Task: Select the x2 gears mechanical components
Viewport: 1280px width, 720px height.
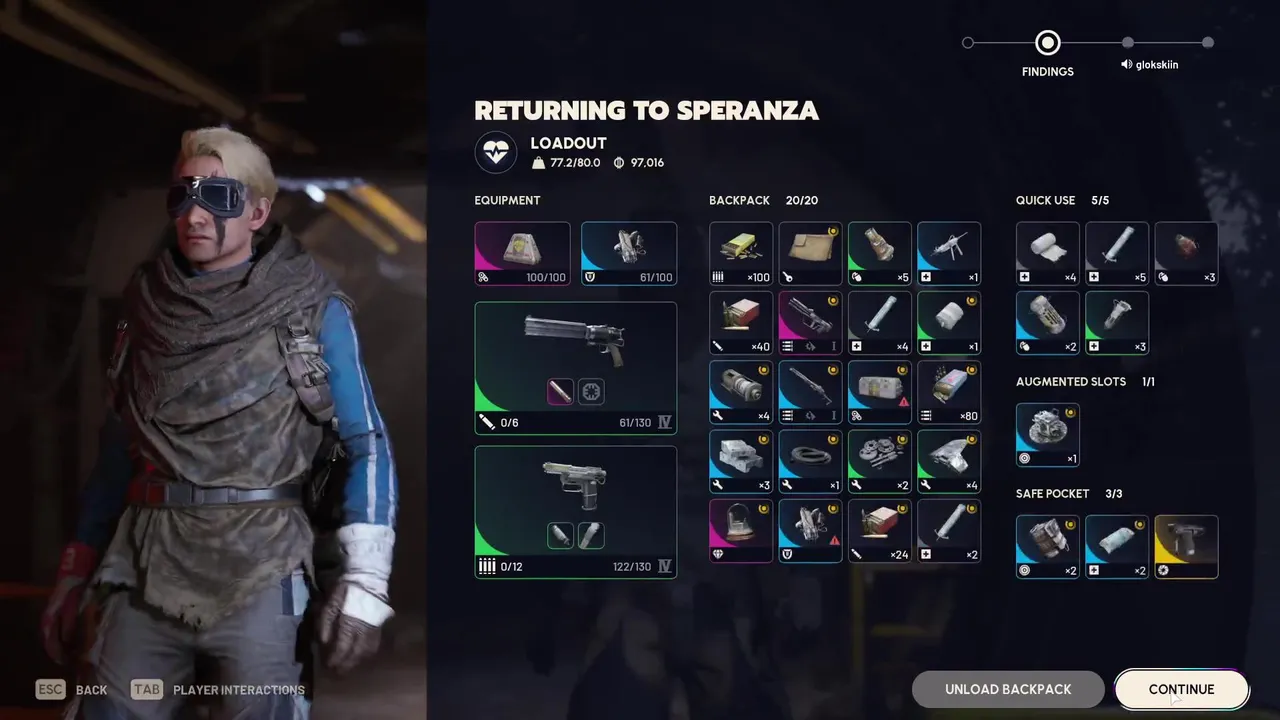Action: pos(879,462)
